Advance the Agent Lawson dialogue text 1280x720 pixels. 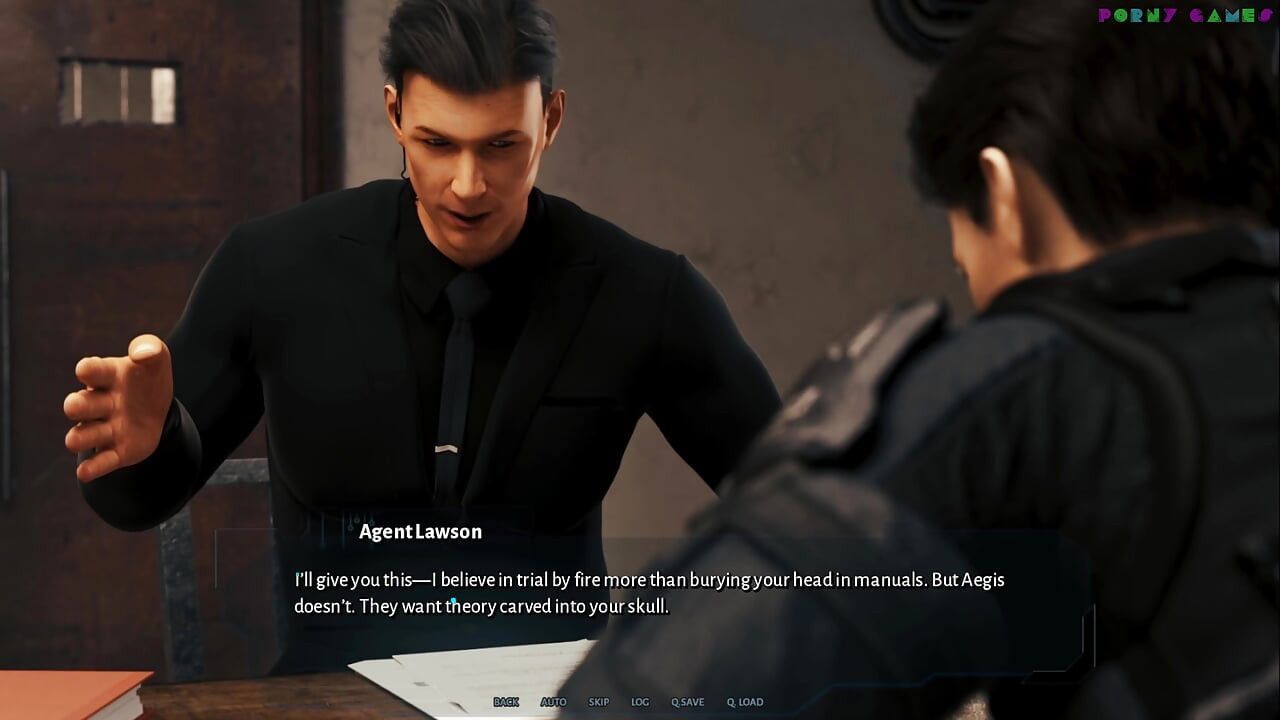[648, 593]
